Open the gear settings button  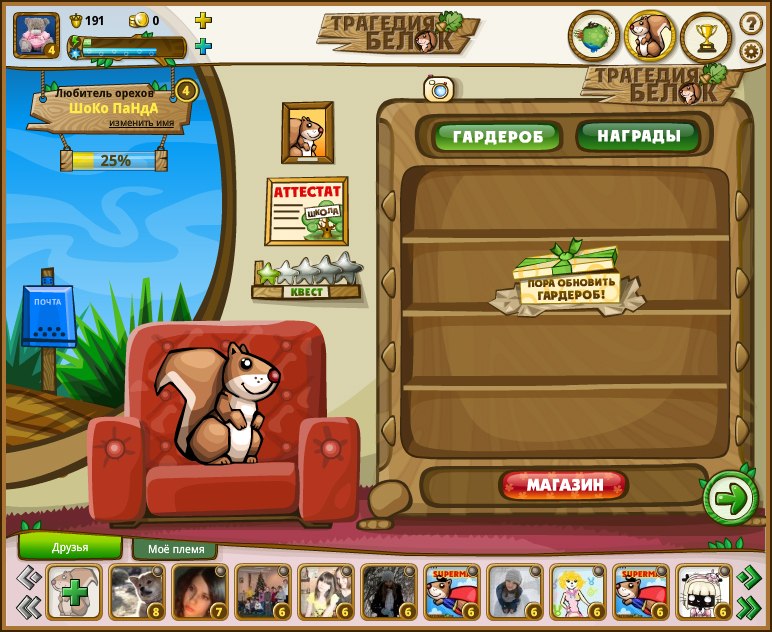(751, 51)
